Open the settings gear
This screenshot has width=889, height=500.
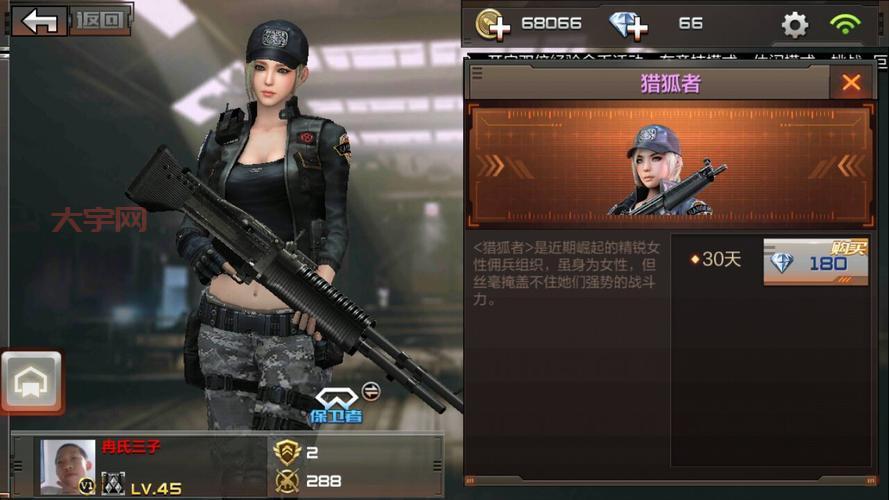coord(795,24)
